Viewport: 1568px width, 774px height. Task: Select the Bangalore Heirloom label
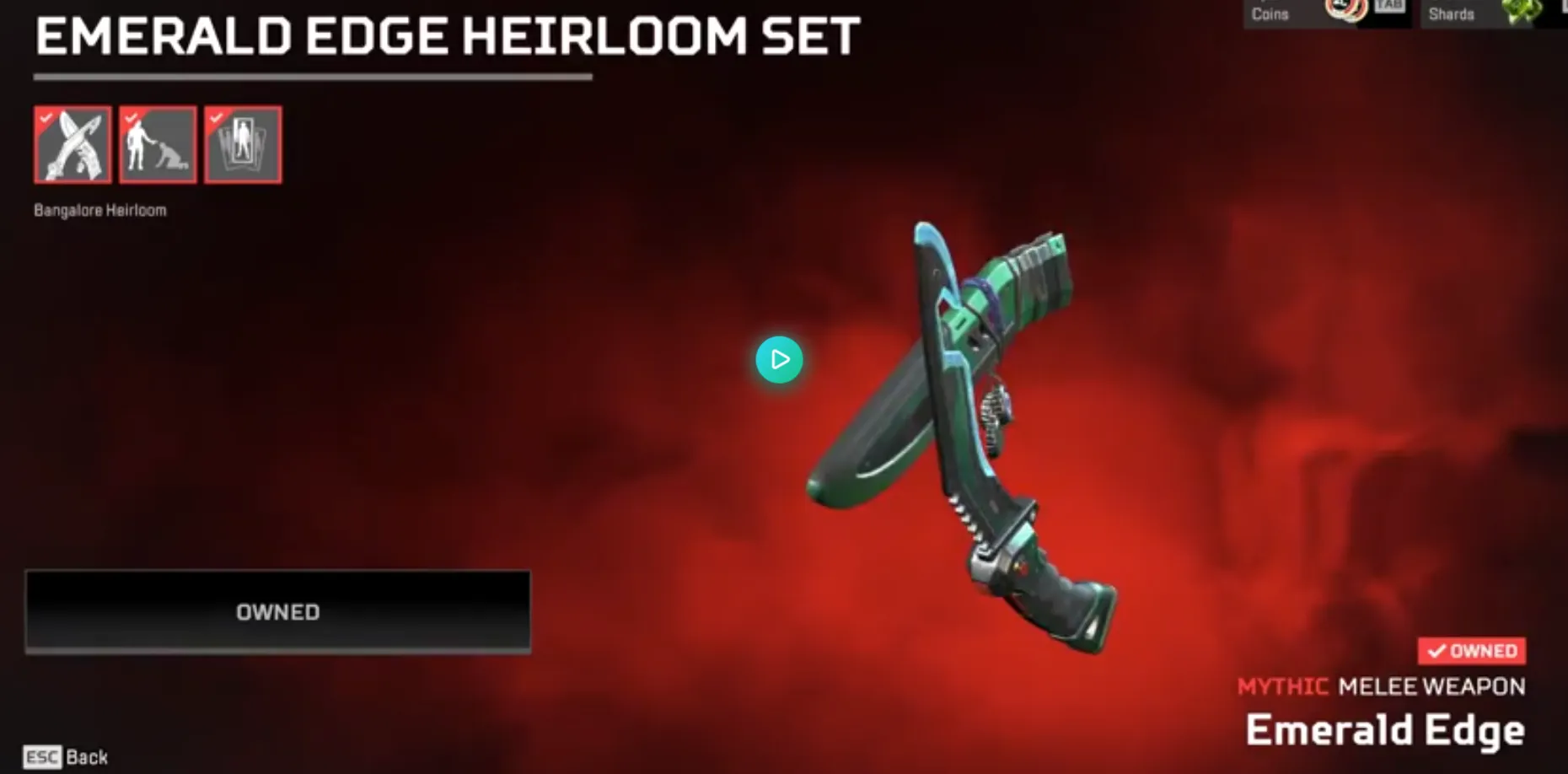pyautogui.click(x=99, y=210)
